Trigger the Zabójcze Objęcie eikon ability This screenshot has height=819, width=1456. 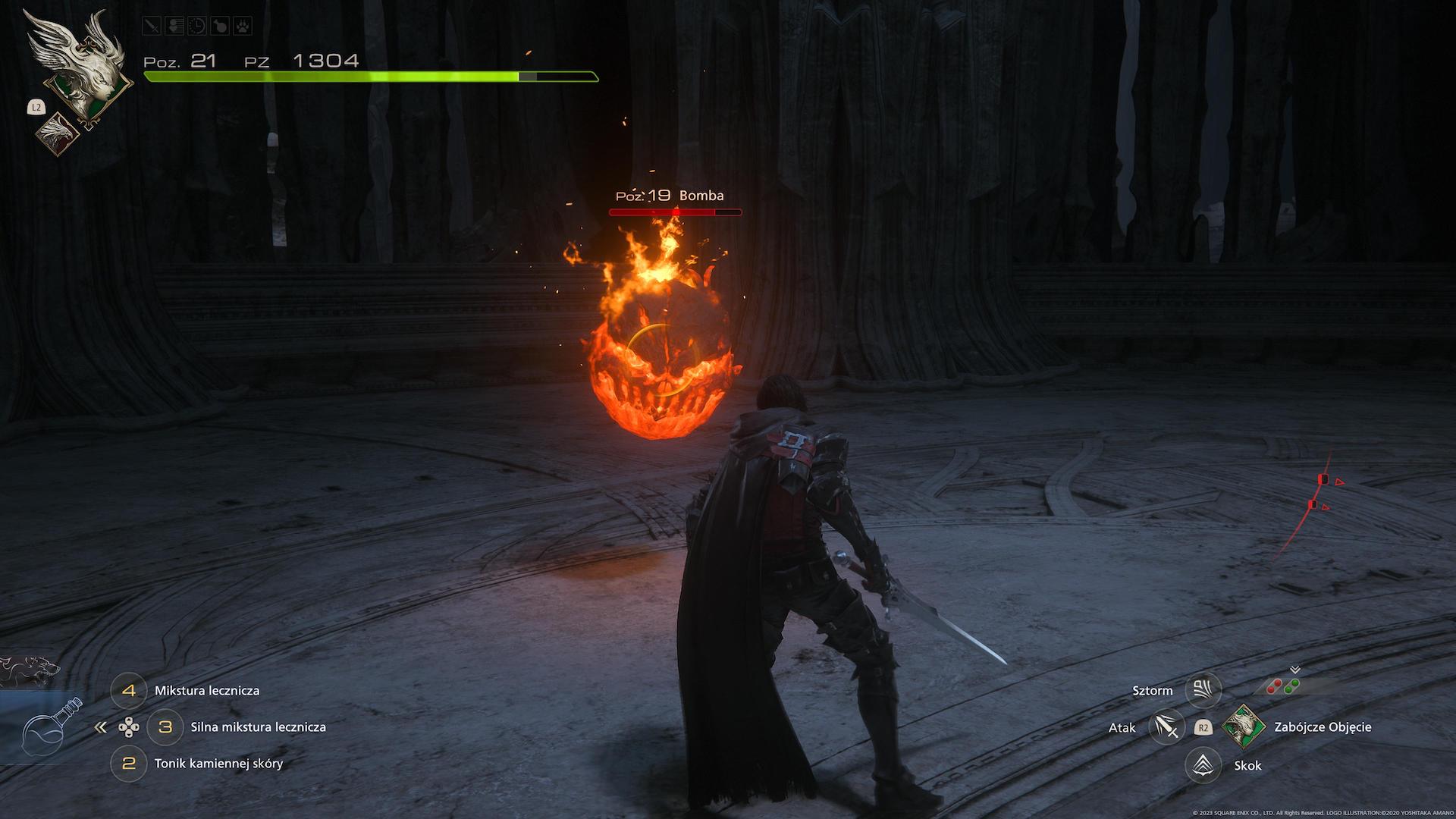coord(1242,727)
